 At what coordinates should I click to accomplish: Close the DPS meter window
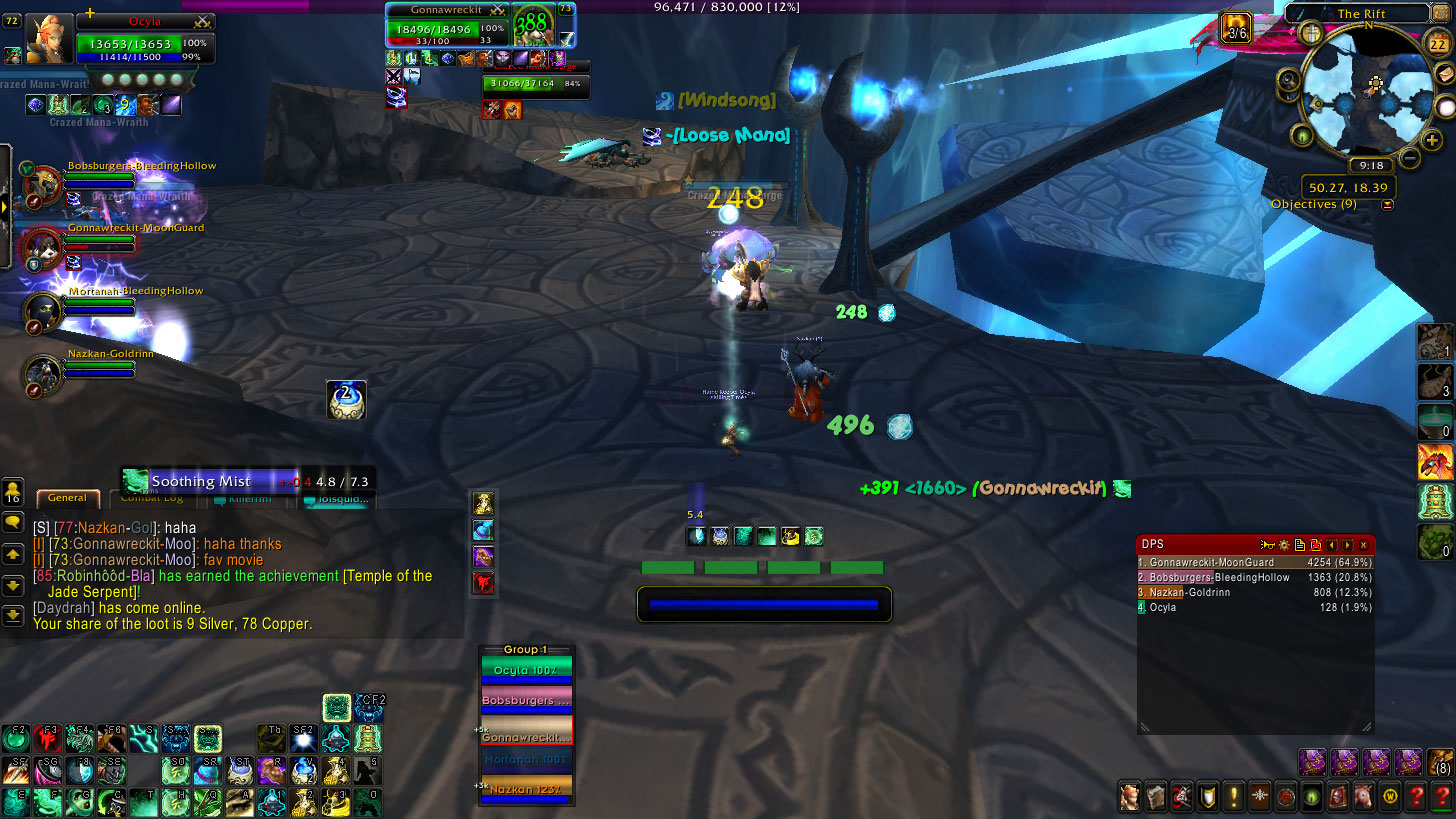(1365, 545)
